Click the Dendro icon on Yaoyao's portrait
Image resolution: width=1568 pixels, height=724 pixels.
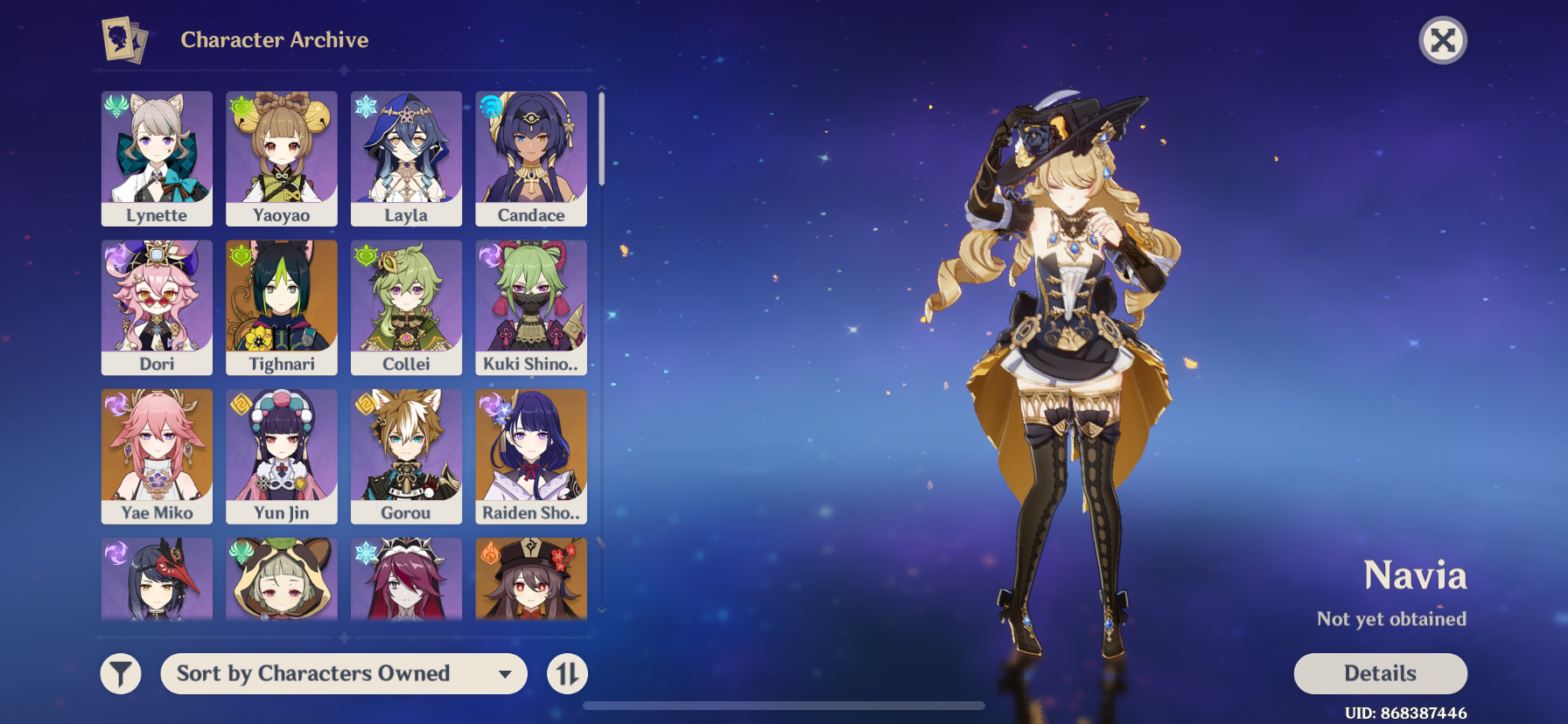(x=241, y=102)
